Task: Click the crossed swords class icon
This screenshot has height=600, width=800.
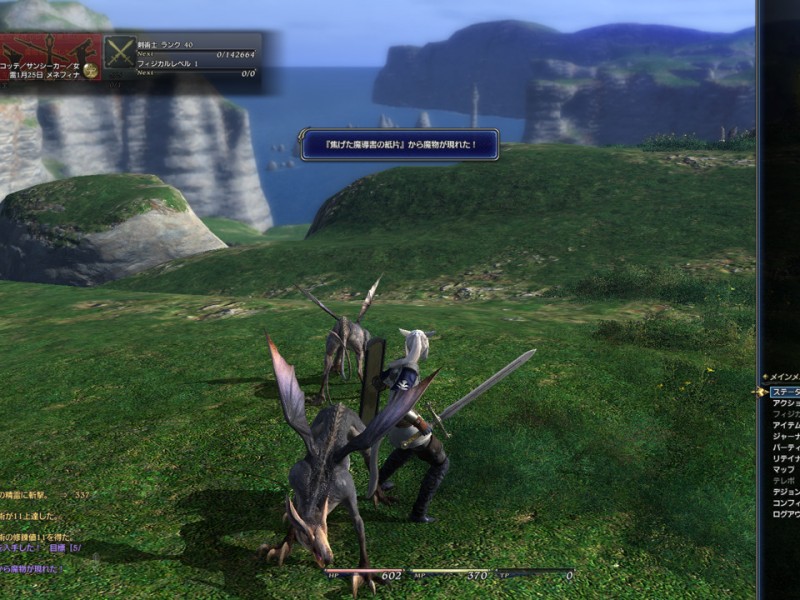Action: pyautogui.click(x=120, y=52)
